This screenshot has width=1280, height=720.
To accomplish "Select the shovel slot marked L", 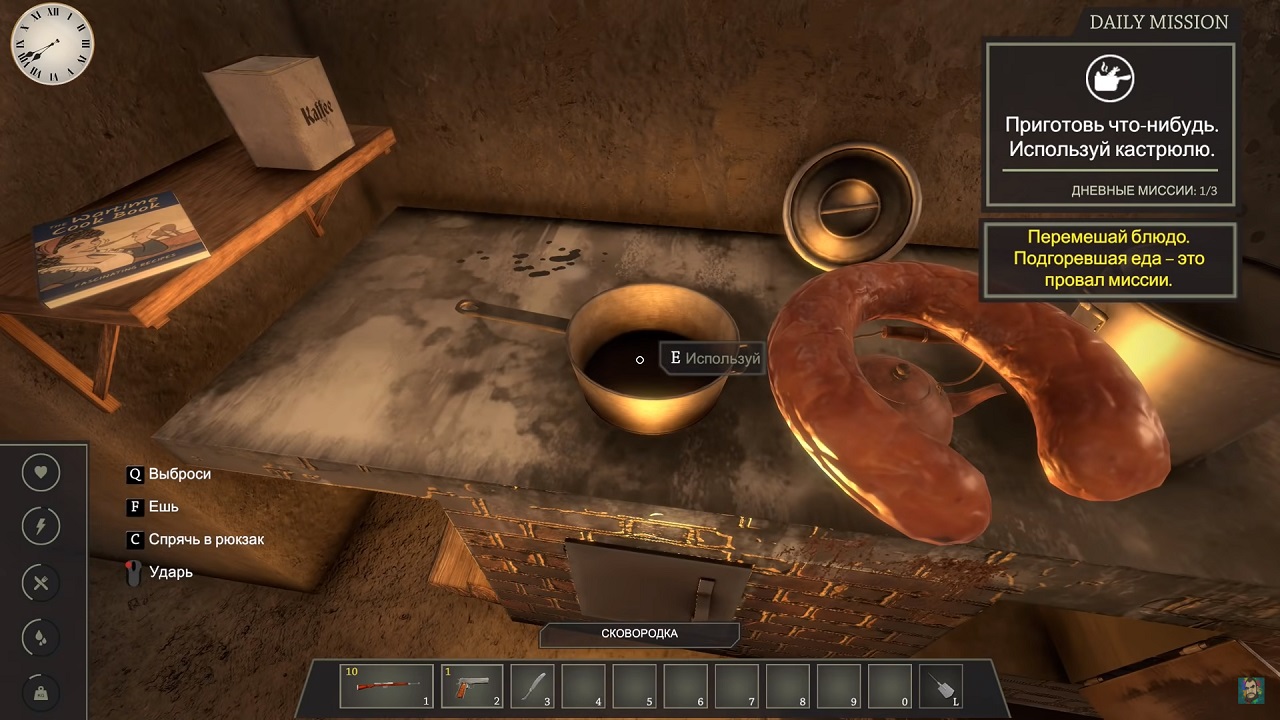I will 940,686.
